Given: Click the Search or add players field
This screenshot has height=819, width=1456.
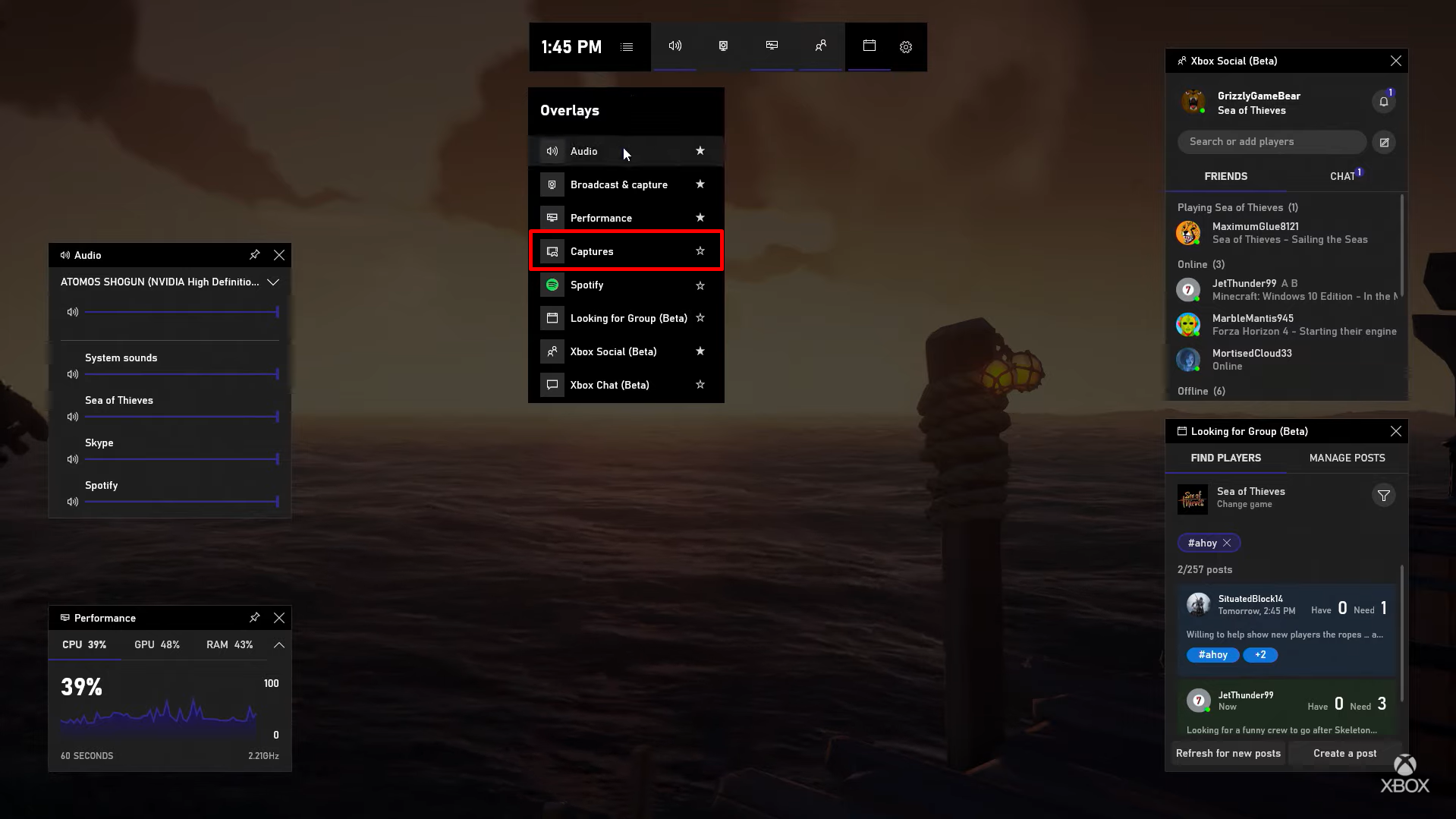Looking at the screenshot, I should click(1271, 142).
